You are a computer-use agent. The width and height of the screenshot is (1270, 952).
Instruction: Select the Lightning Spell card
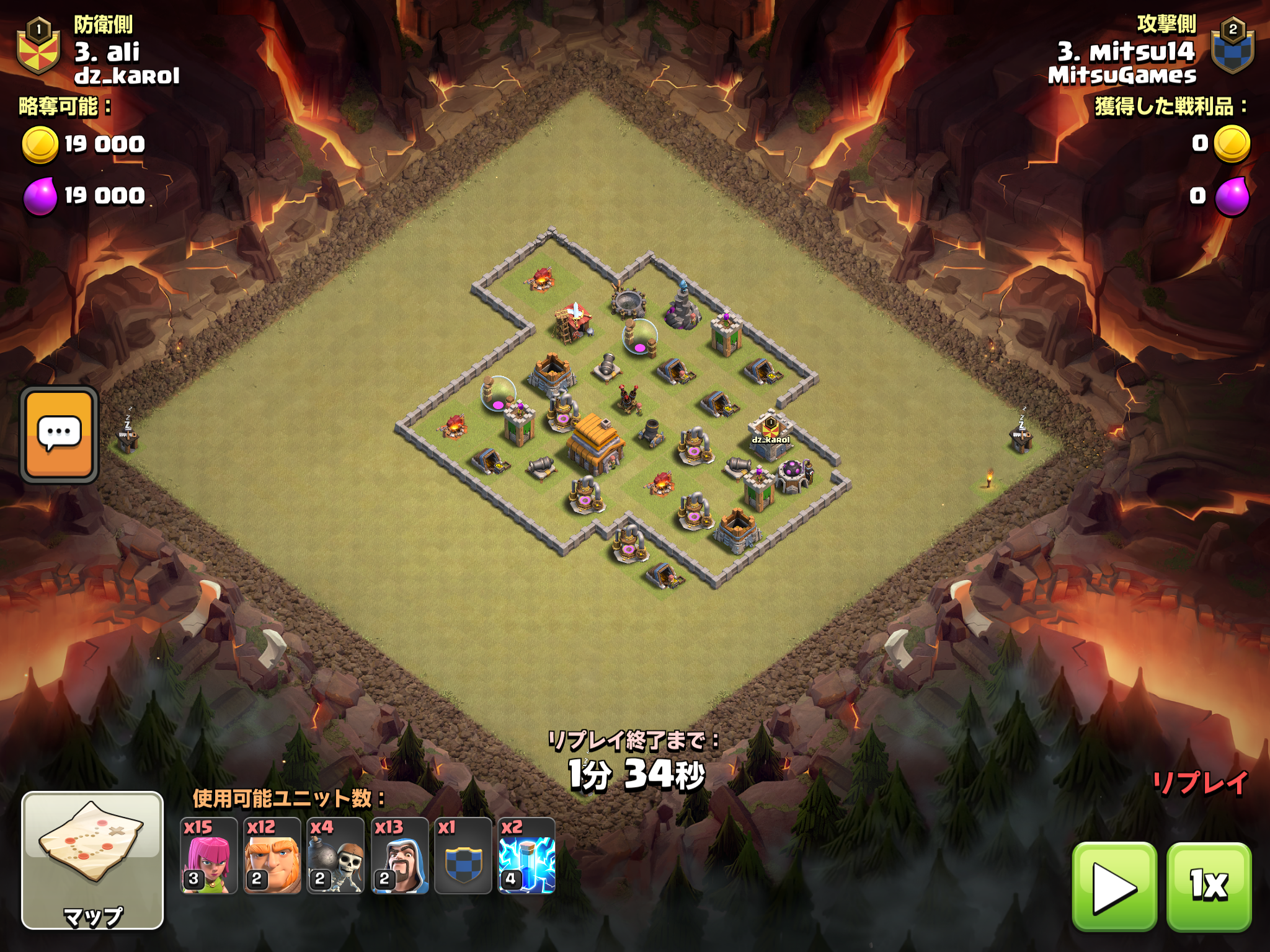click(526, 856)
